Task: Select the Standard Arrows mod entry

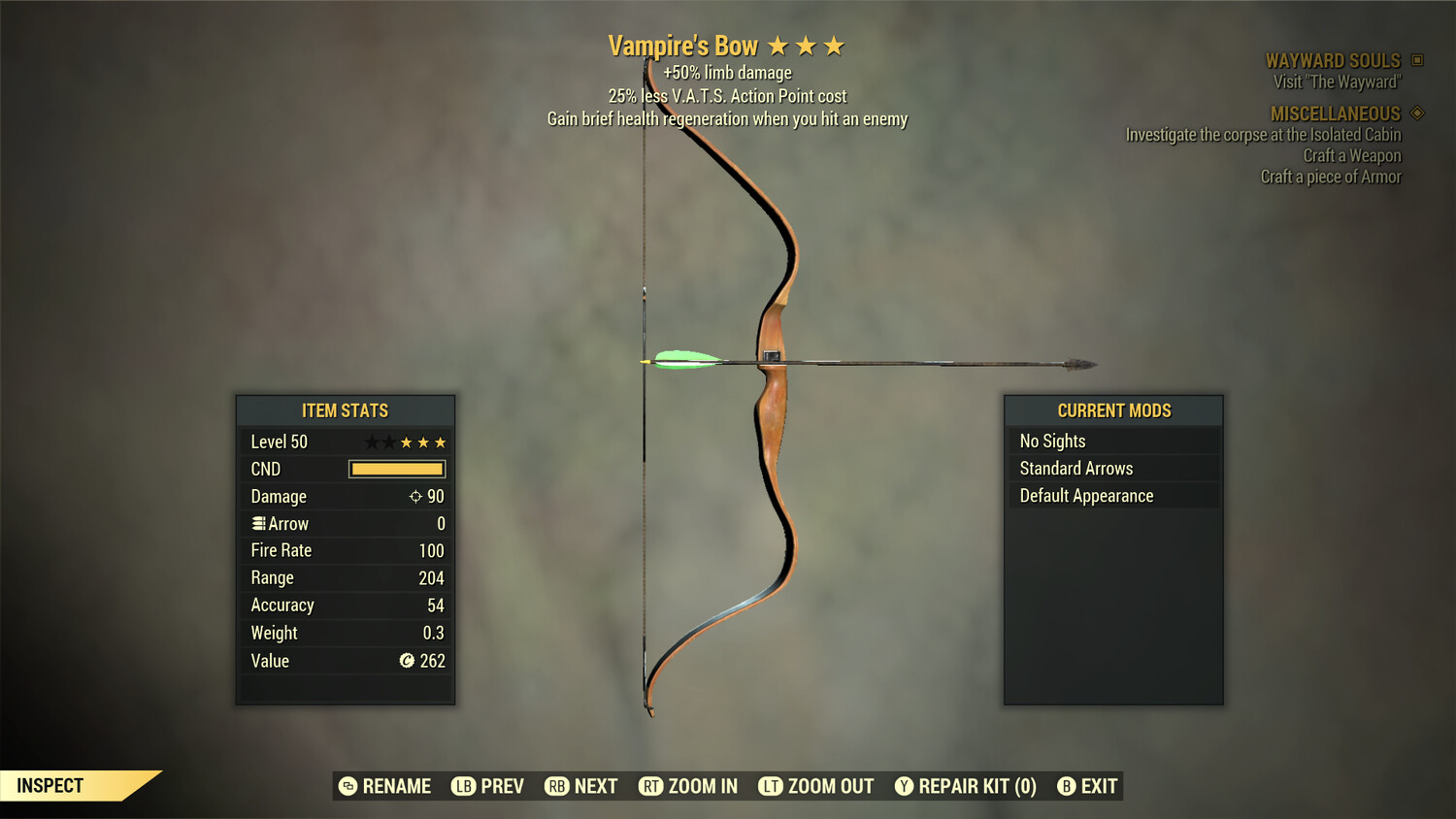Action: pos(1075,468)
